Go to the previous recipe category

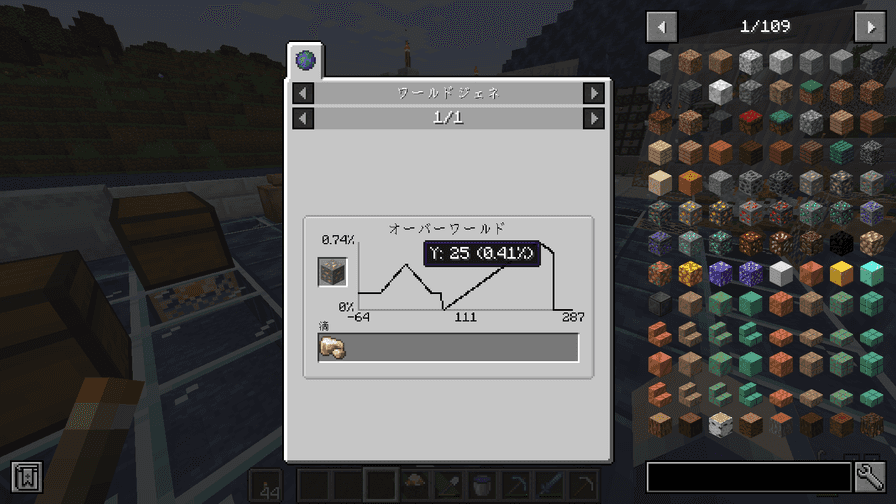point(304,93)
